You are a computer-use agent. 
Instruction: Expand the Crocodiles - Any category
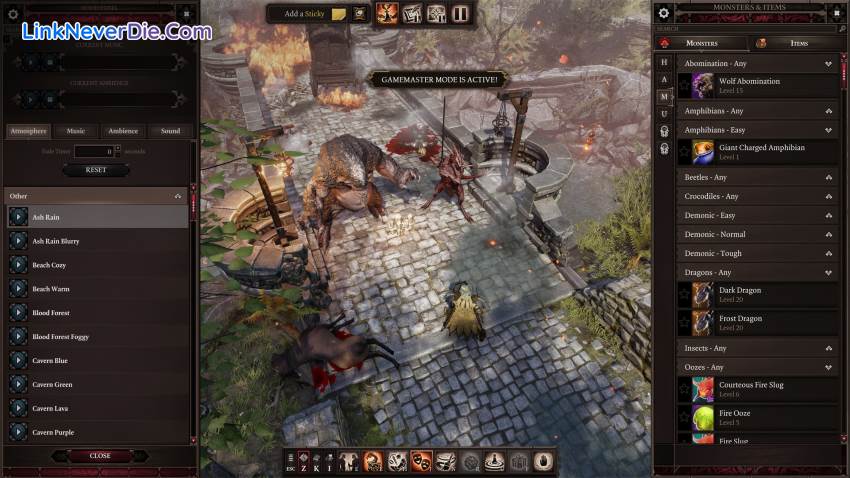pos(828,197)
